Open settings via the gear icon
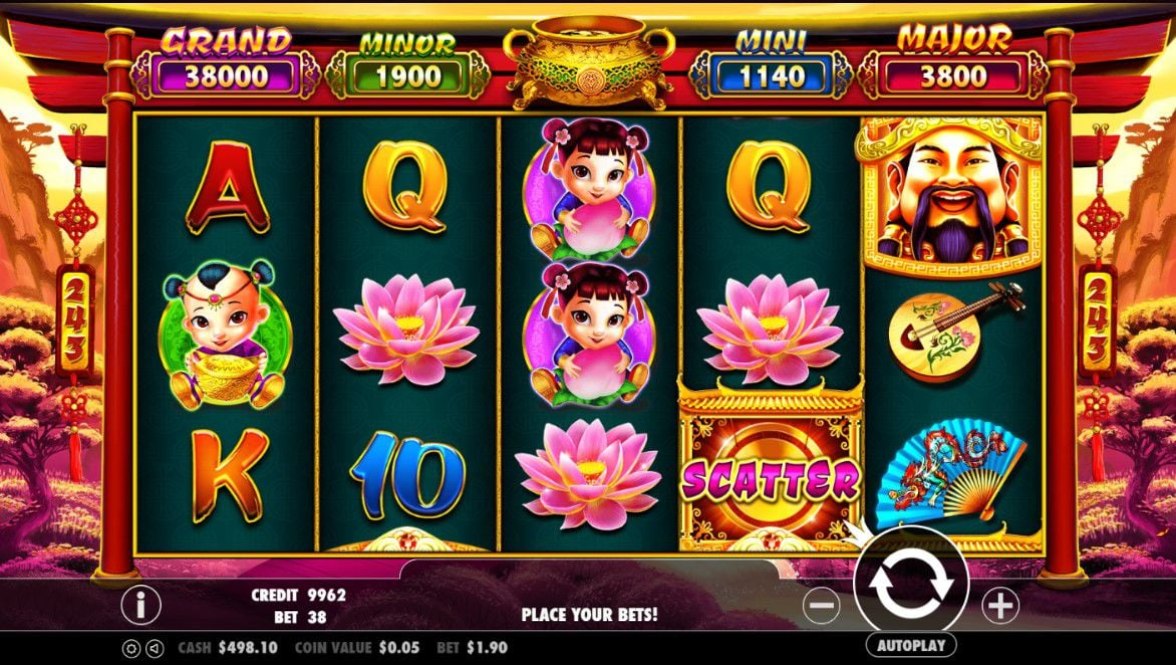Screen dimensions: 1176x665 pos(131,648)
